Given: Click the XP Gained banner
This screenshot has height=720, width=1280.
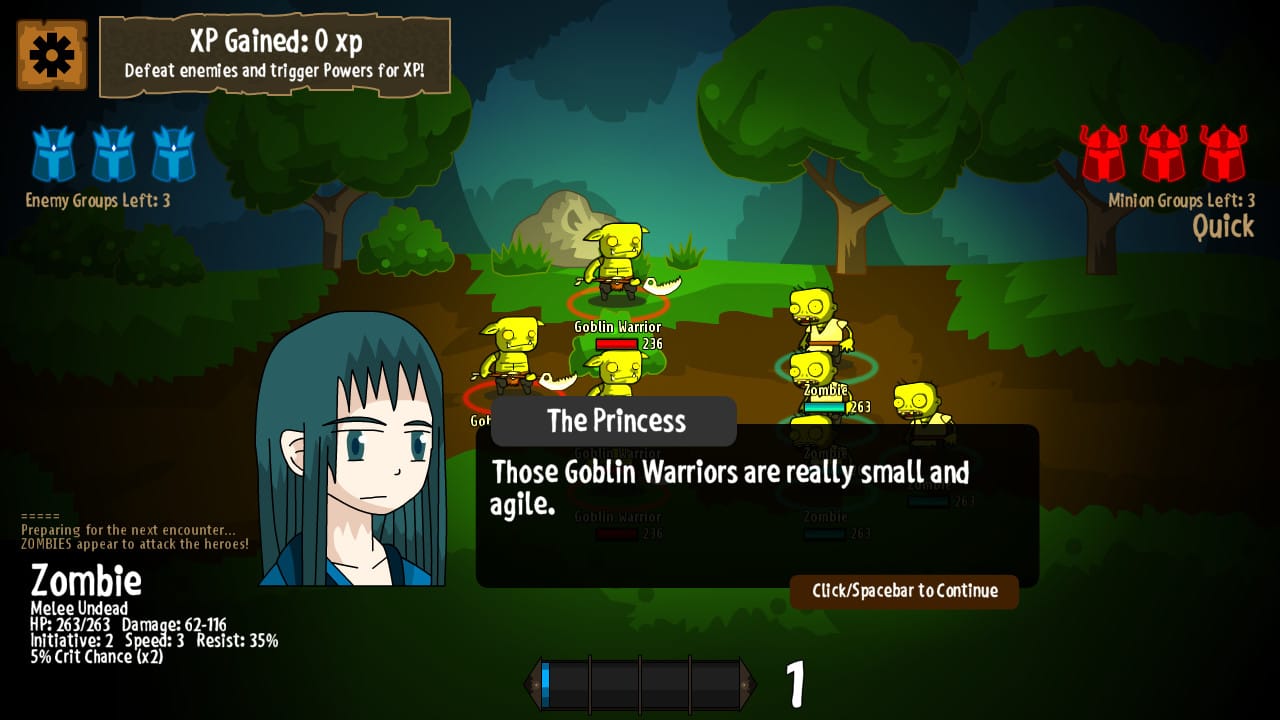Looking at the screenshot, I should click(276, 52).
